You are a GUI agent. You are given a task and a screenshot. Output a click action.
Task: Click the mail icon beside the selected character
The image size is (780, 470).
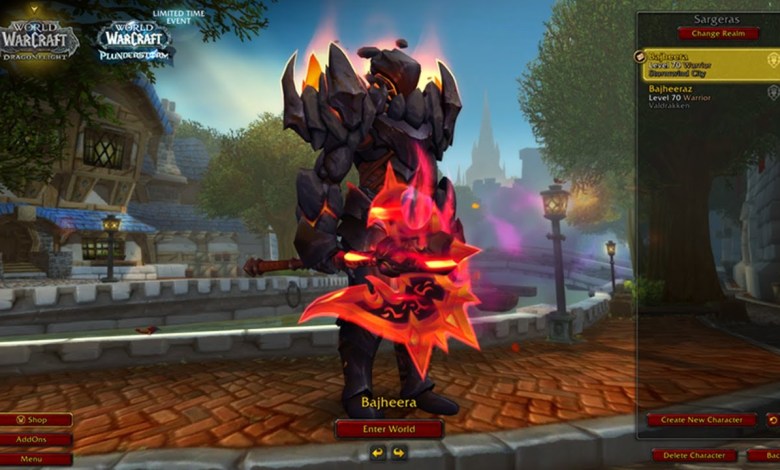(640, 57)
